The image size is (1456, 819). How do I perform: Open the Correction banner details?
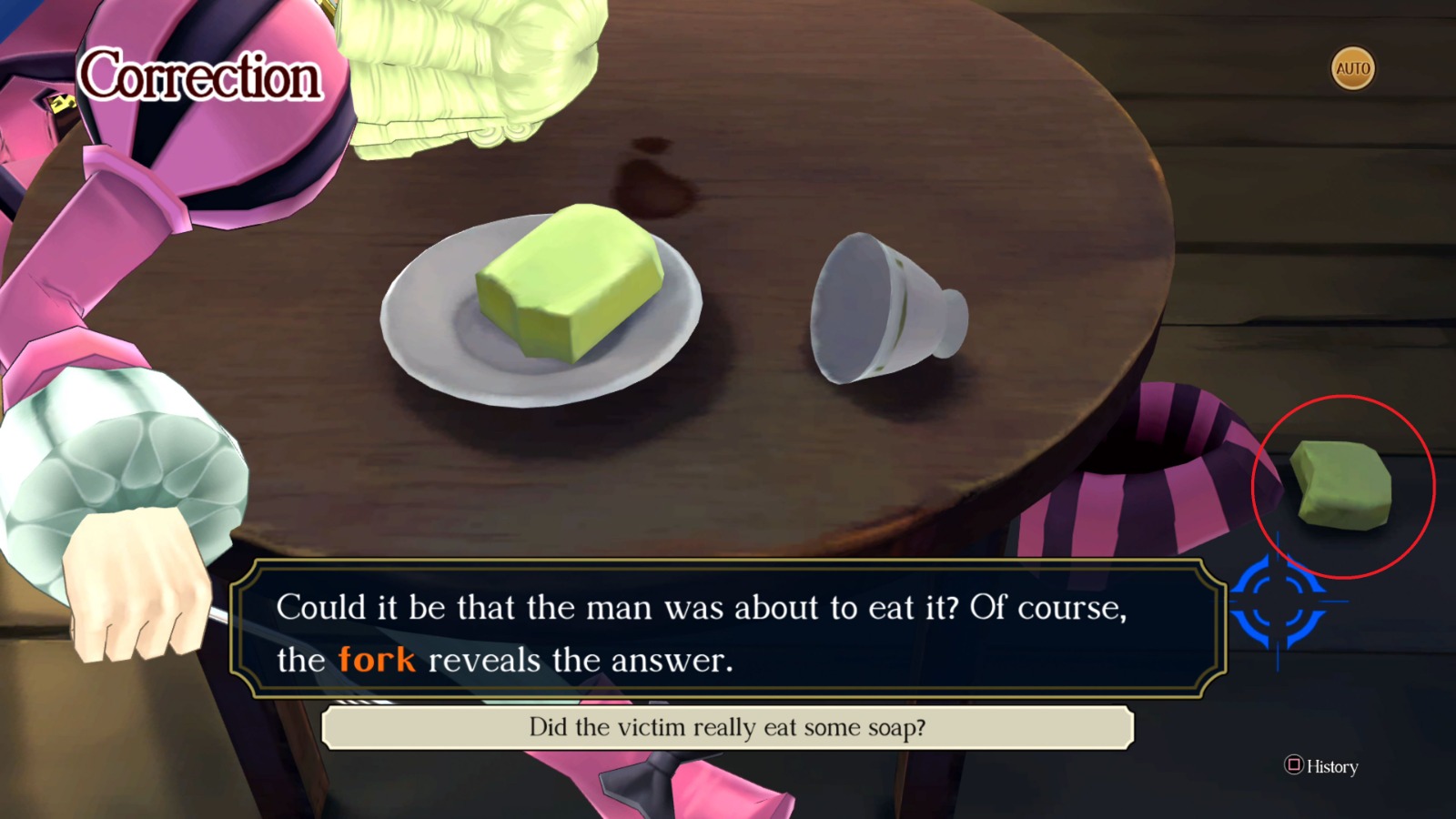[200, 77]
